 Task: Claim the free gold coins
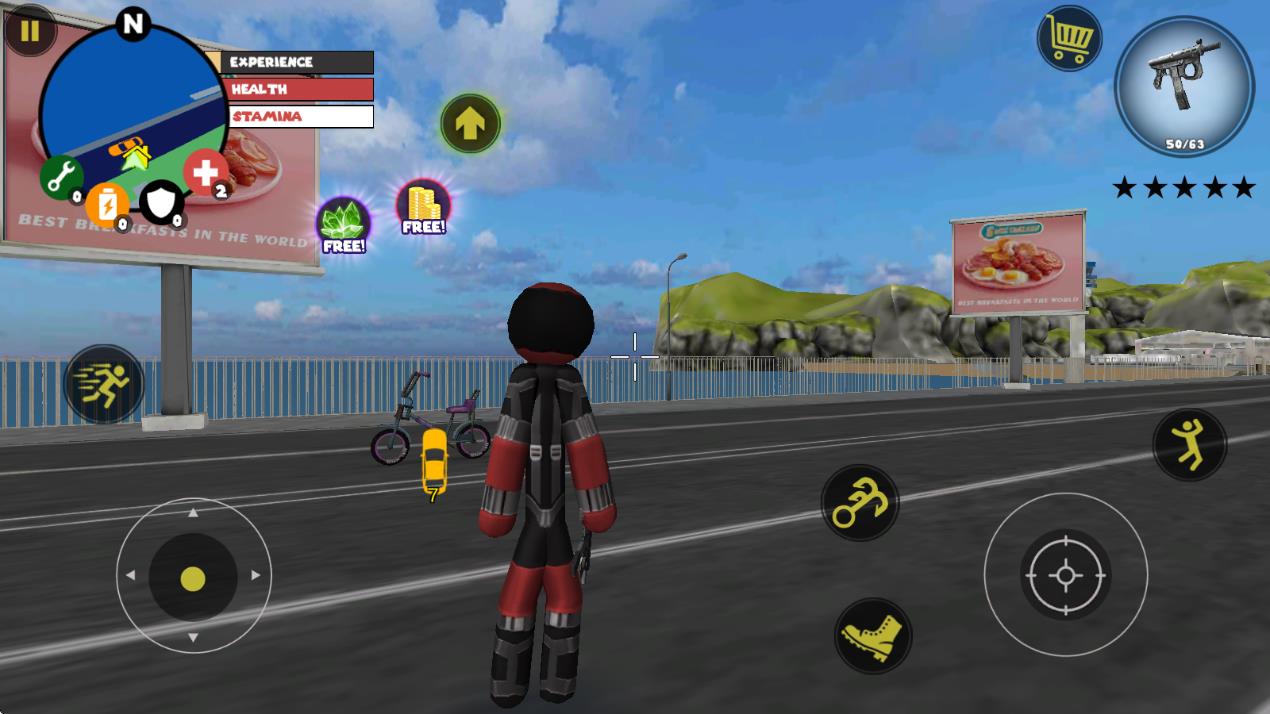click(x=424, y=207)
